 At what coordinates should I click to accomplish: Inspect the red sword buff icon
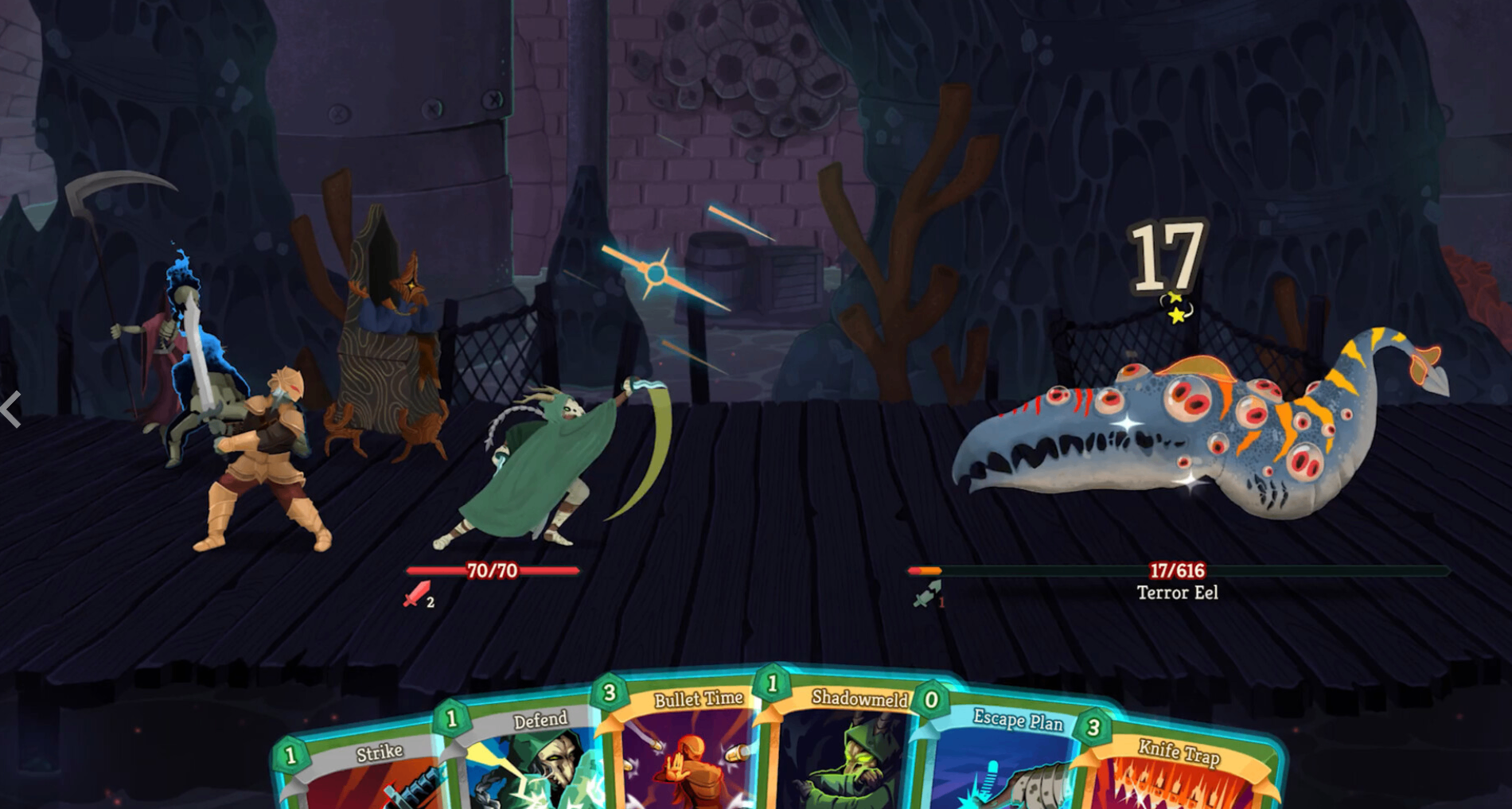[x=416, y=594]
